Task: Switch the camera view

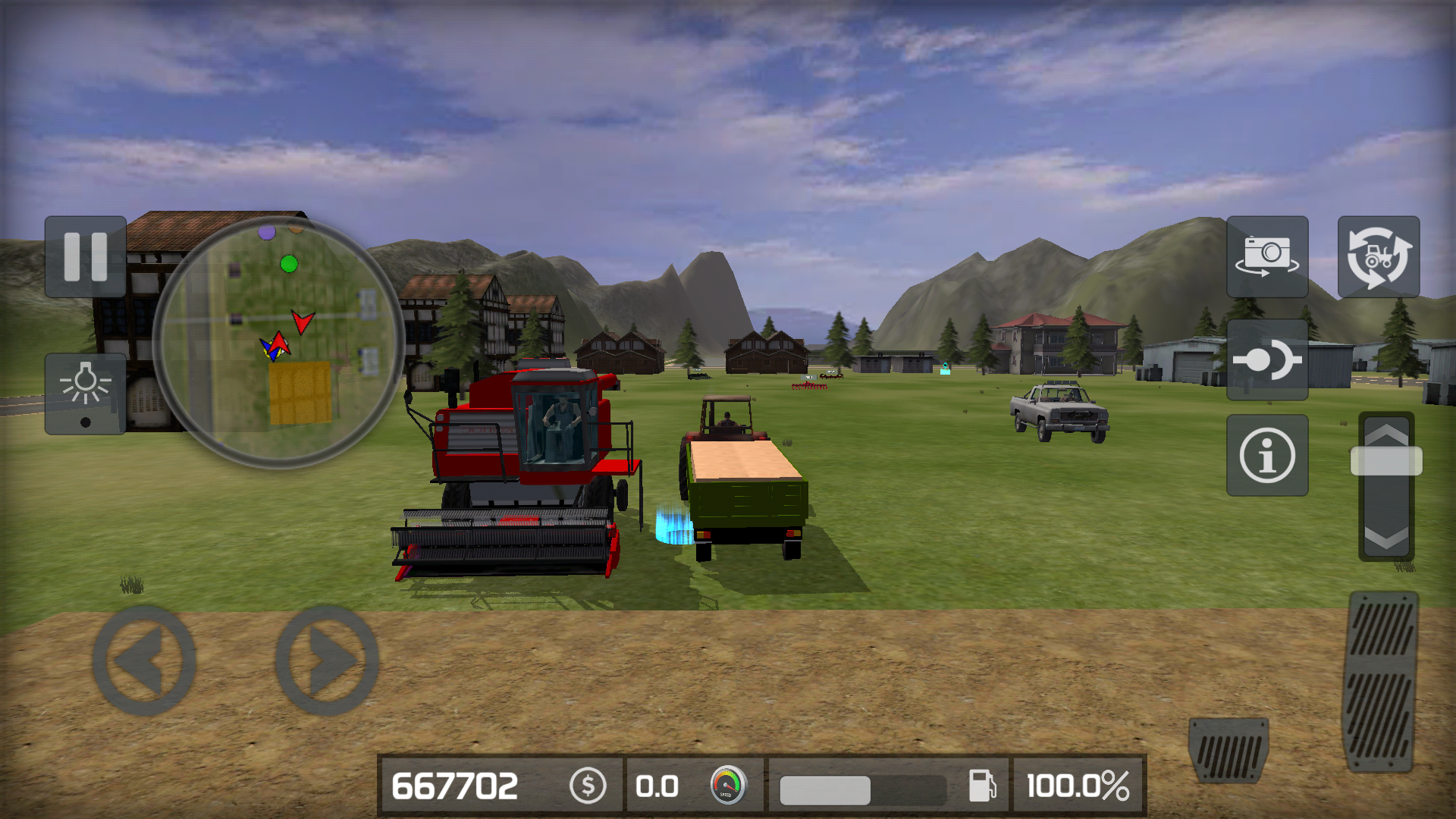Action: coord(1268,258)
